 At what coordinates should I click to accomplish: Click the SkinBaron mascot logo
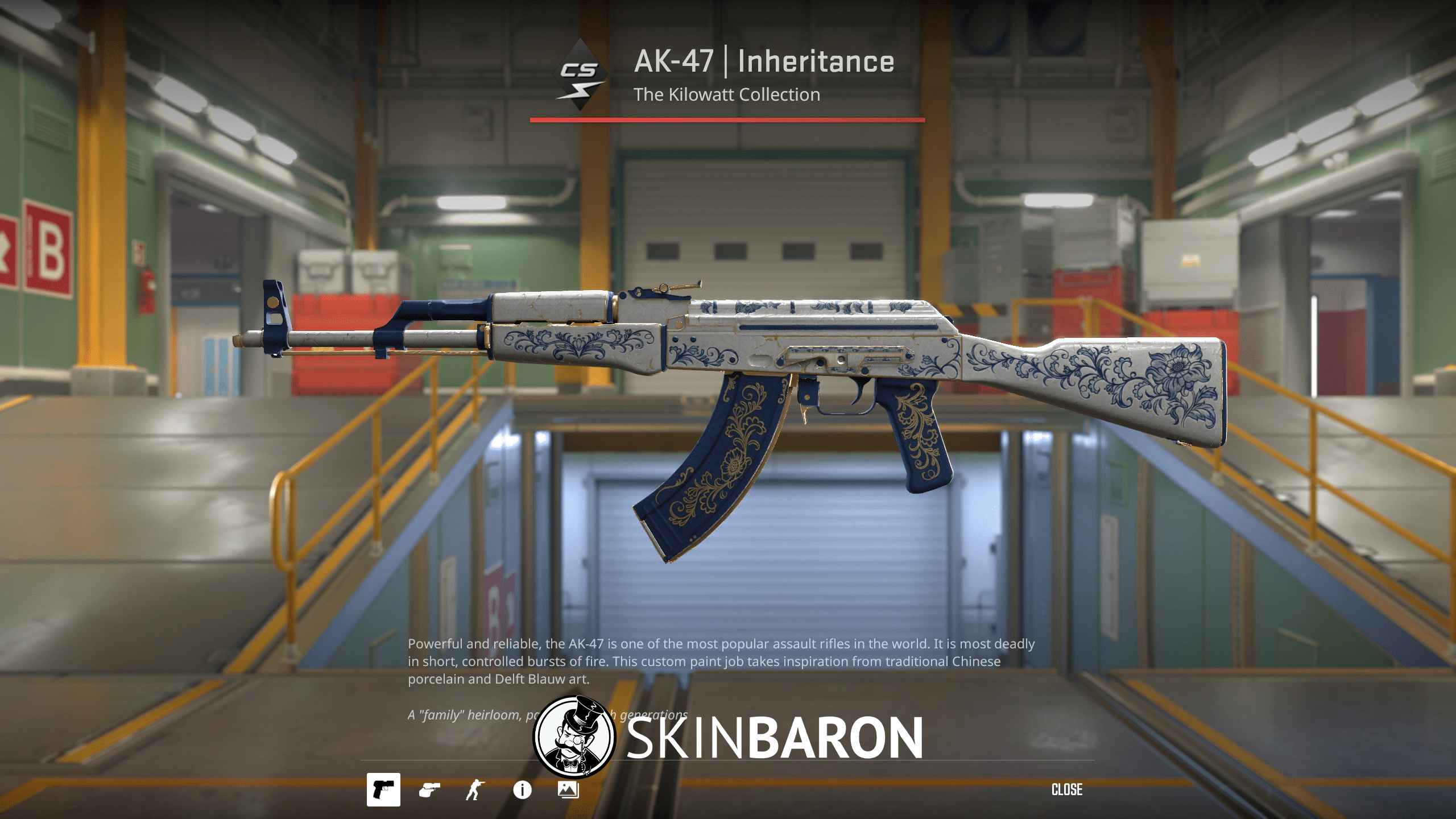[x=577, y=736]
